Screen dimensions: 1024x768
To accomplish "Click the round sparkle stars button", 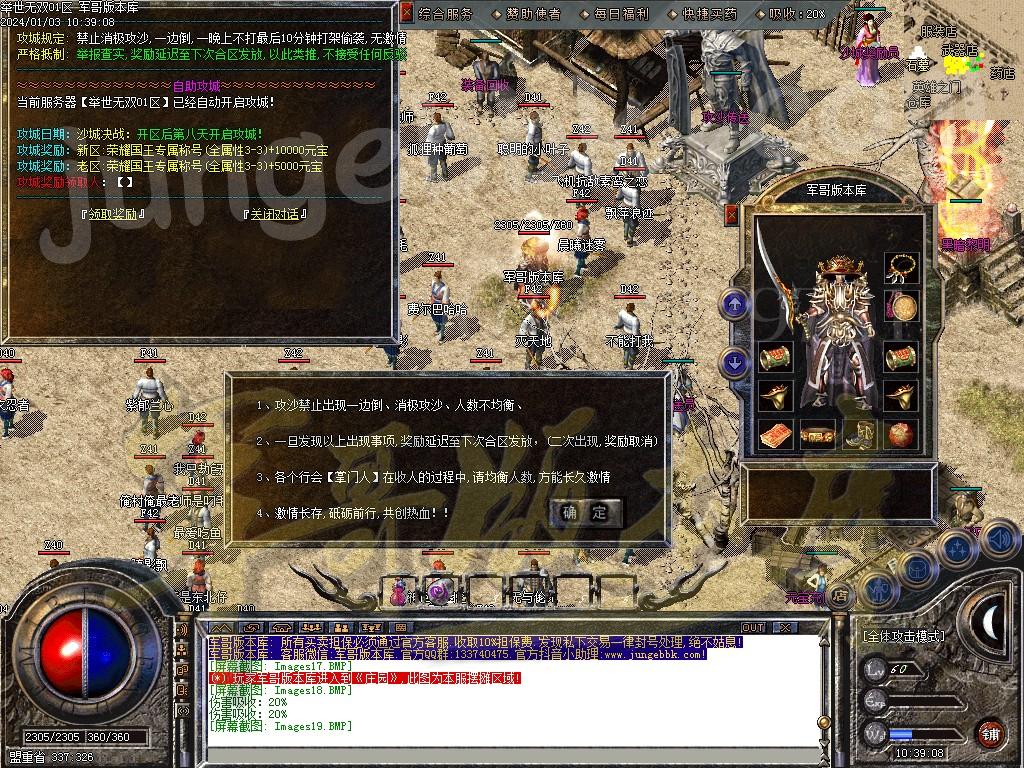I will pyautogui.click(x=957, y=549).
